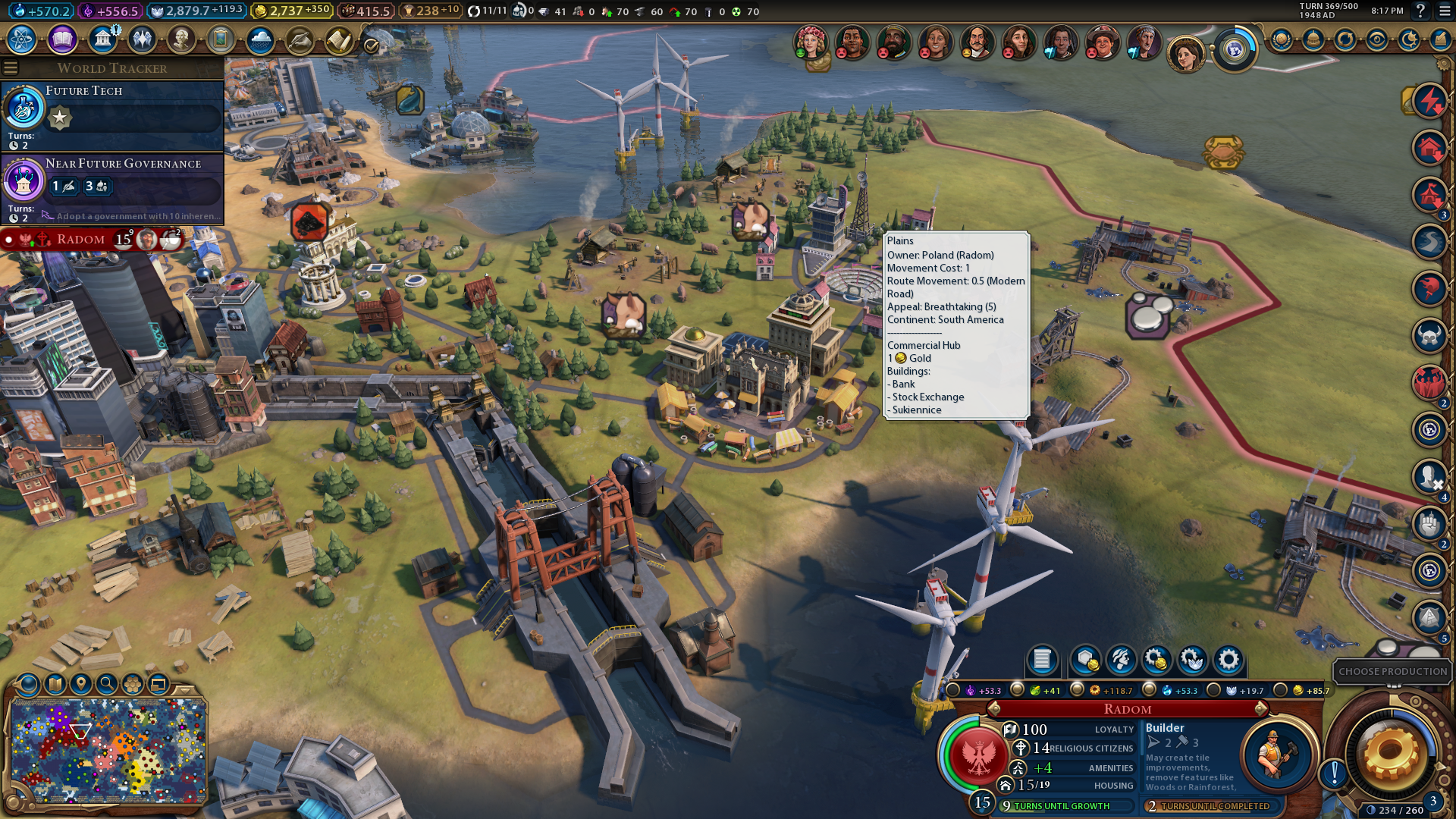Open the climate screen cloud icon
The image size is (1456, 819).
(260, 39)
